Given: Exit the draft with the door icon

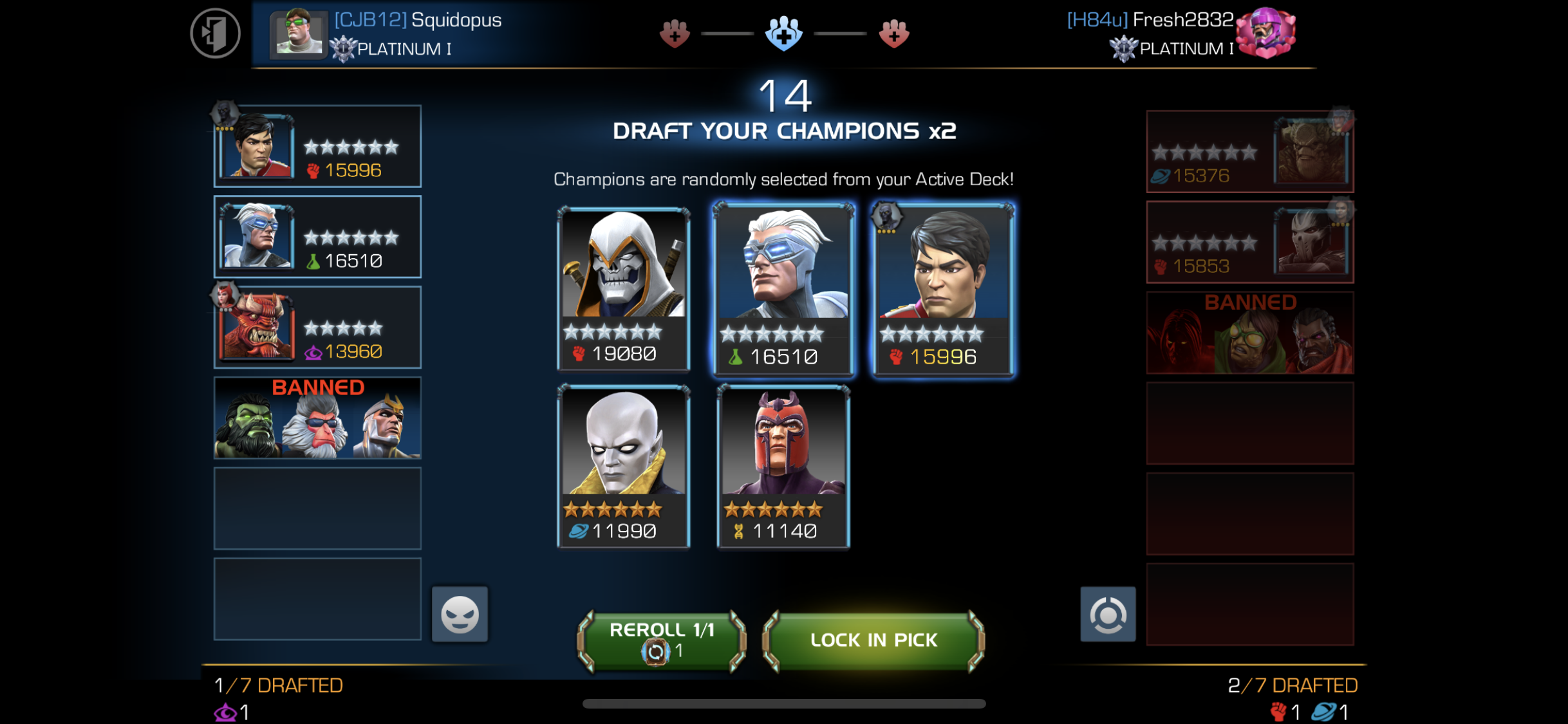Looking at the screenshot, I should (215, 33).
